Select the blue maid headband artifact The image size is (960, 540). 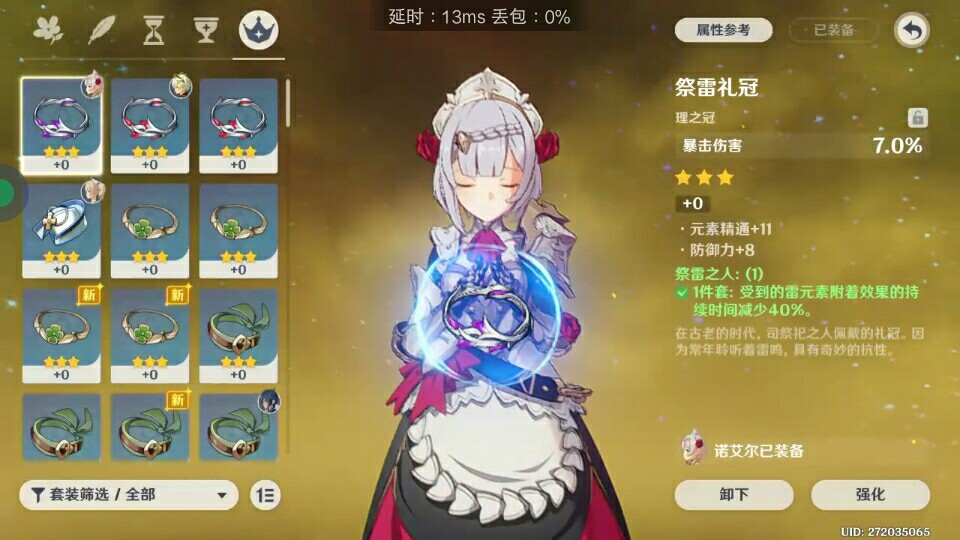61,230
